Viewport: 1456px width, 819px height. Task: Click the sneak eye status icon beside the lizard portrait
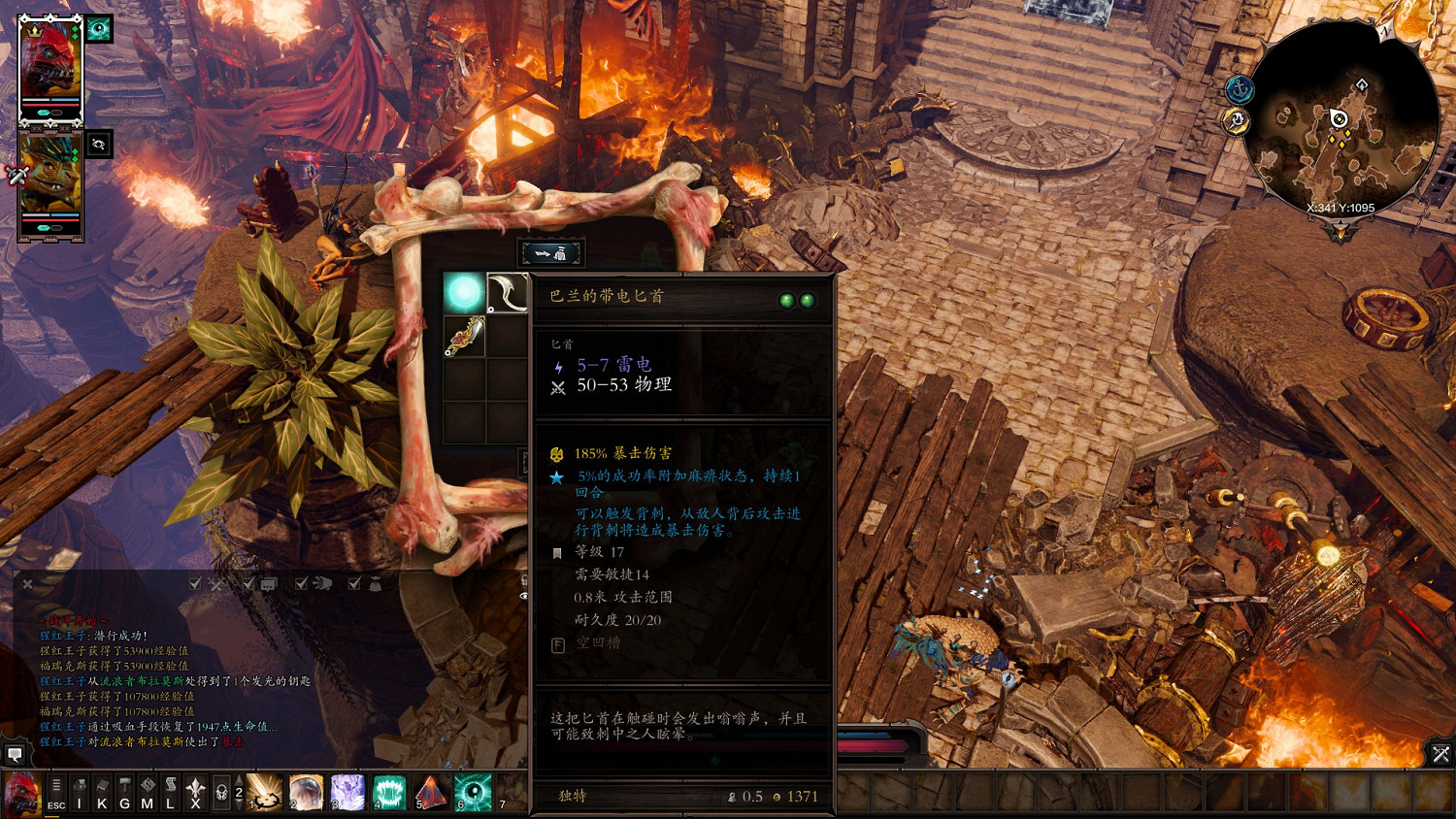[x=98, y=144]
